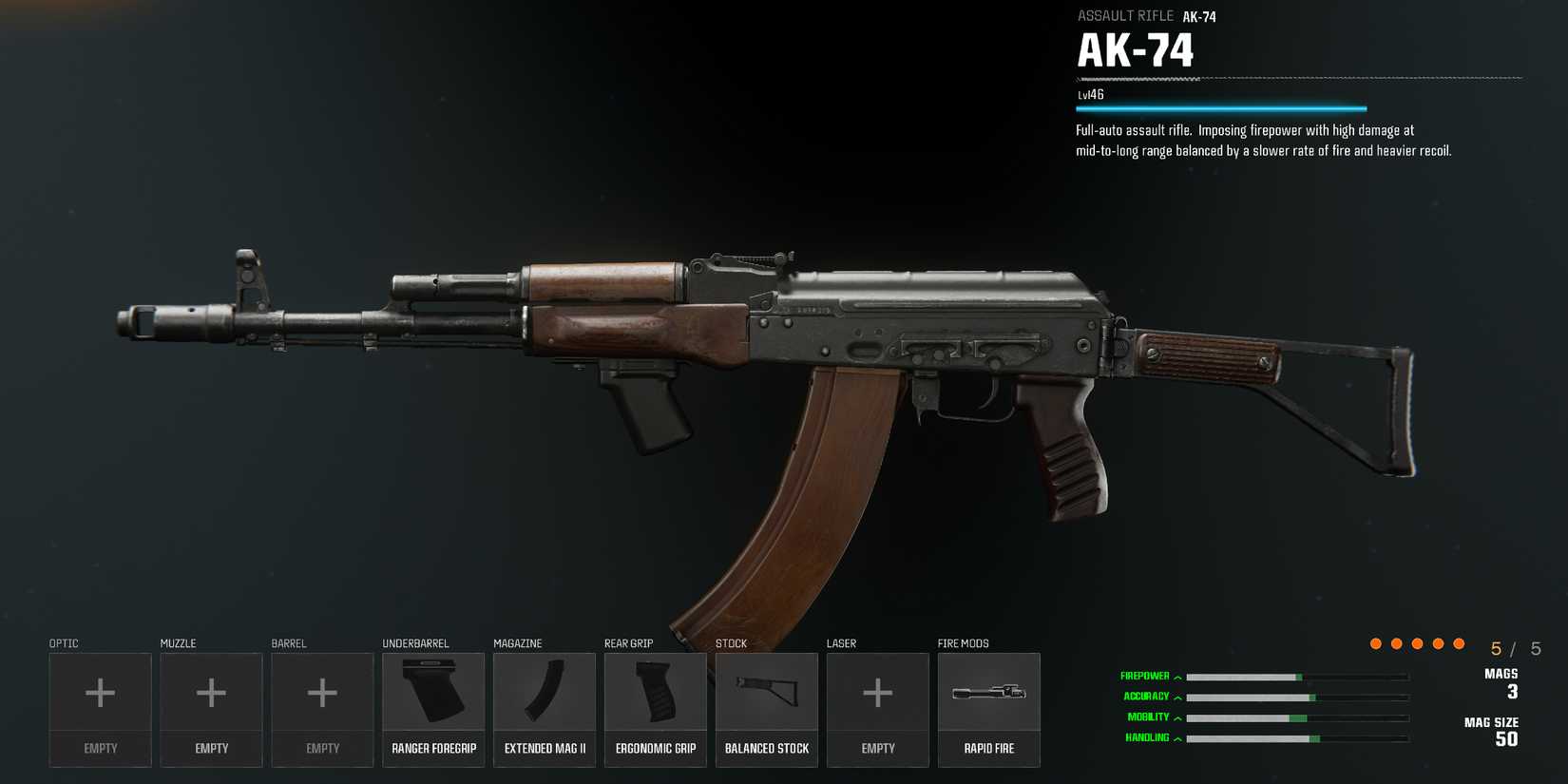Click the plus icon in the Muzzle slot
The width and height of the screenshot is (1568, 784).
(211, 692)
